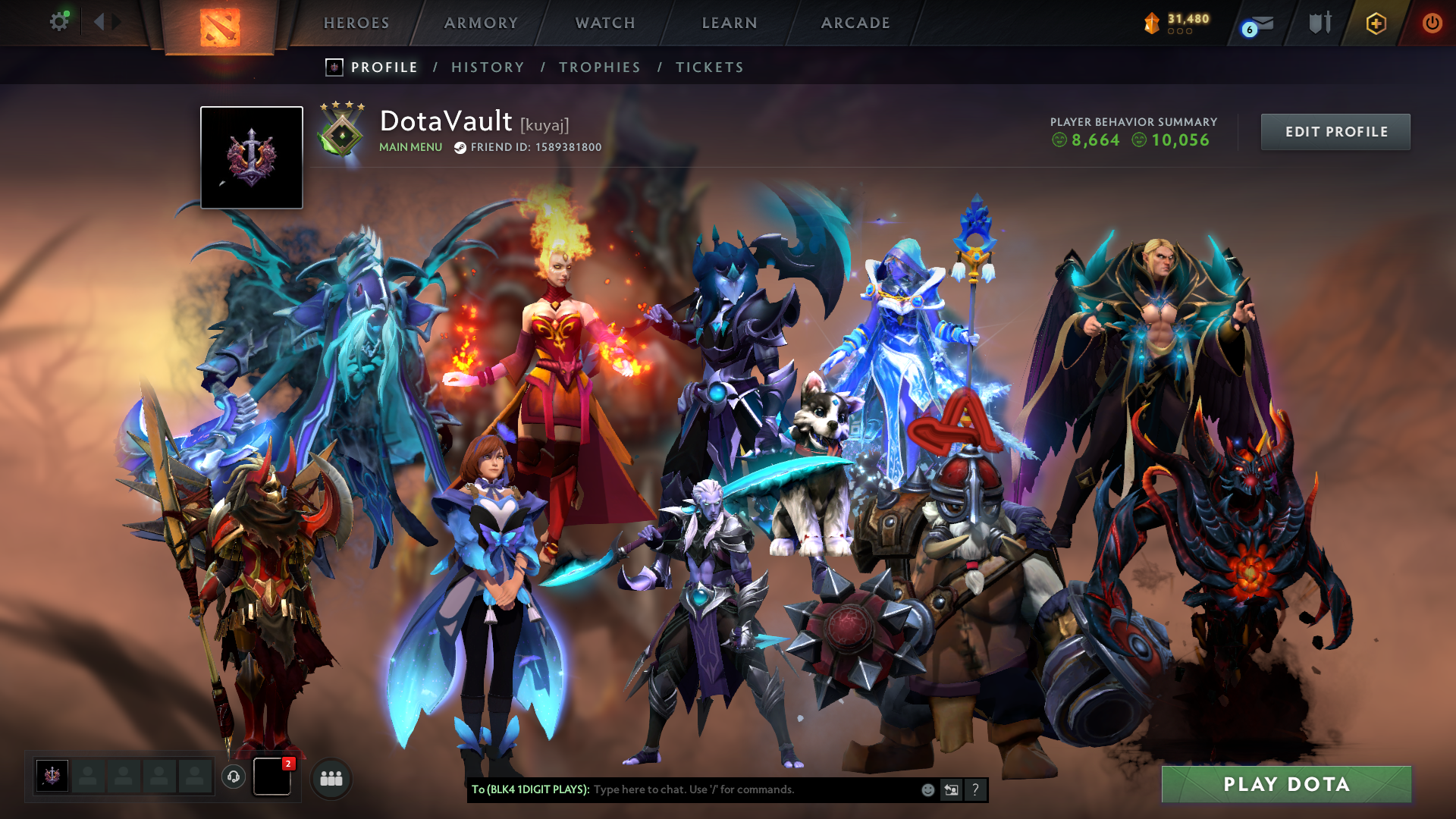Go to the Dota 2 home logo
The image size is (1456, 819).
coord(220,27)
